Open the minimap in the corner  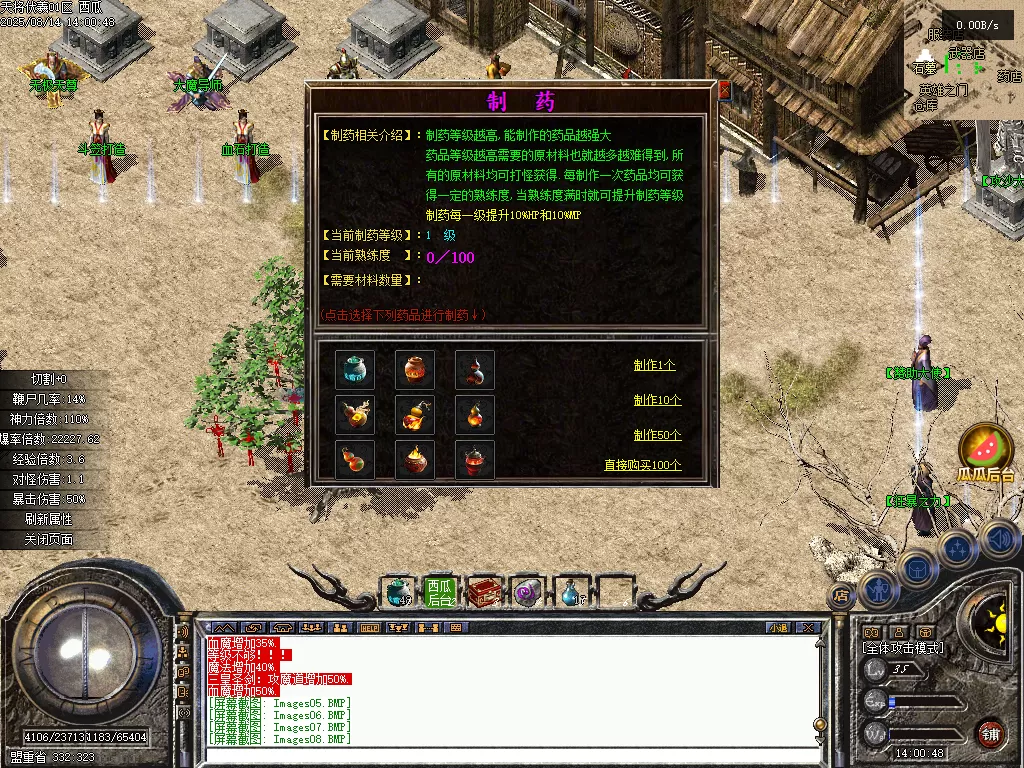[x=964, y=60]
